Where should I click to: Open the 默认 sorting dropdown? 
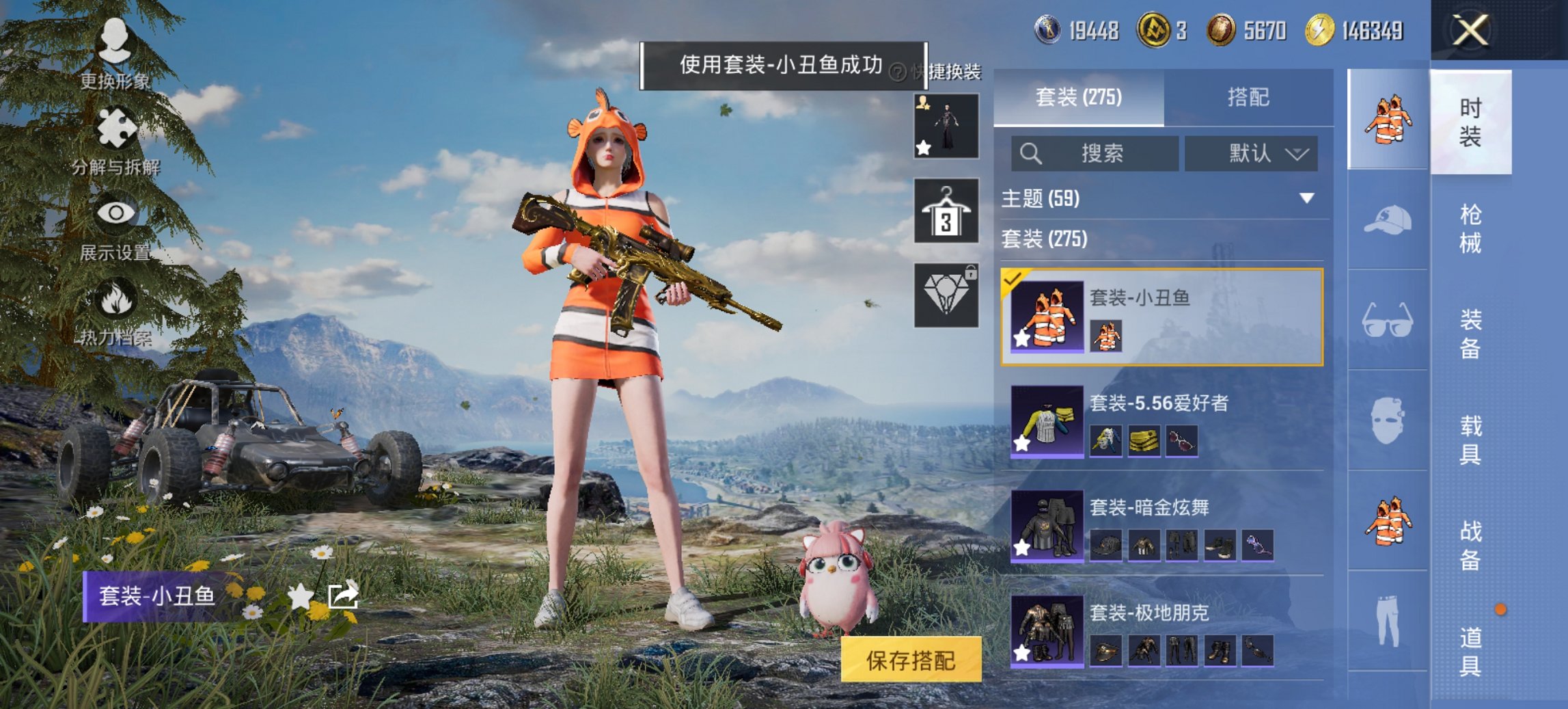click(x=1252, y=153)
